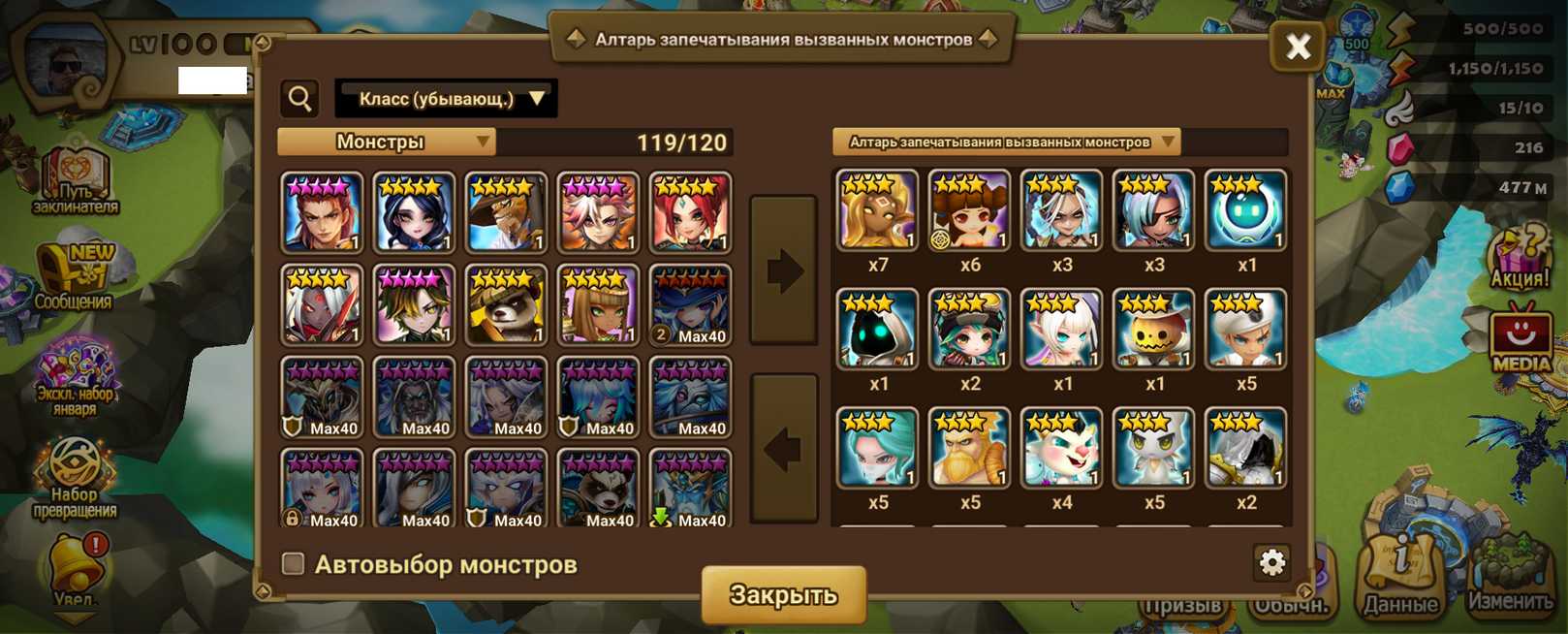Select the golden monster stacked x7
Viewport: 1568px width, 634px height.
(878, 211)
